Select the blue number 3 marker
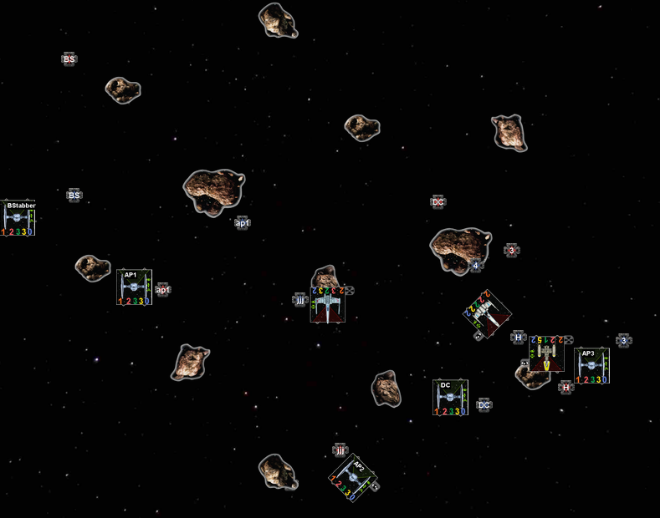660x518 pixels. point(624,341)
